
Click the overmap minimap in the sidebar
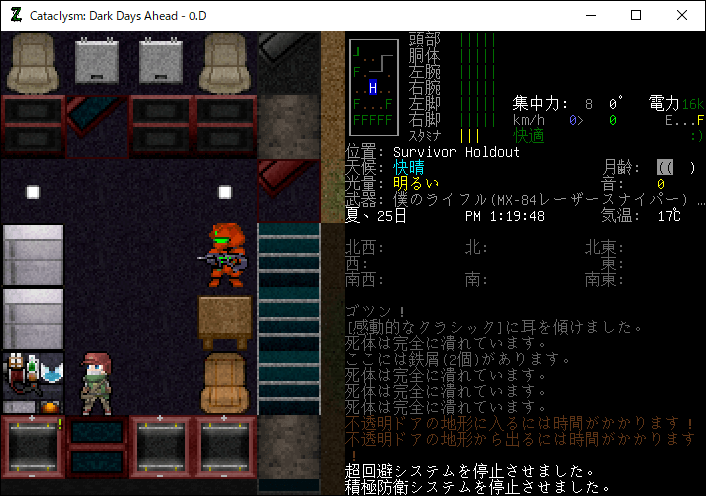(372, 88)
